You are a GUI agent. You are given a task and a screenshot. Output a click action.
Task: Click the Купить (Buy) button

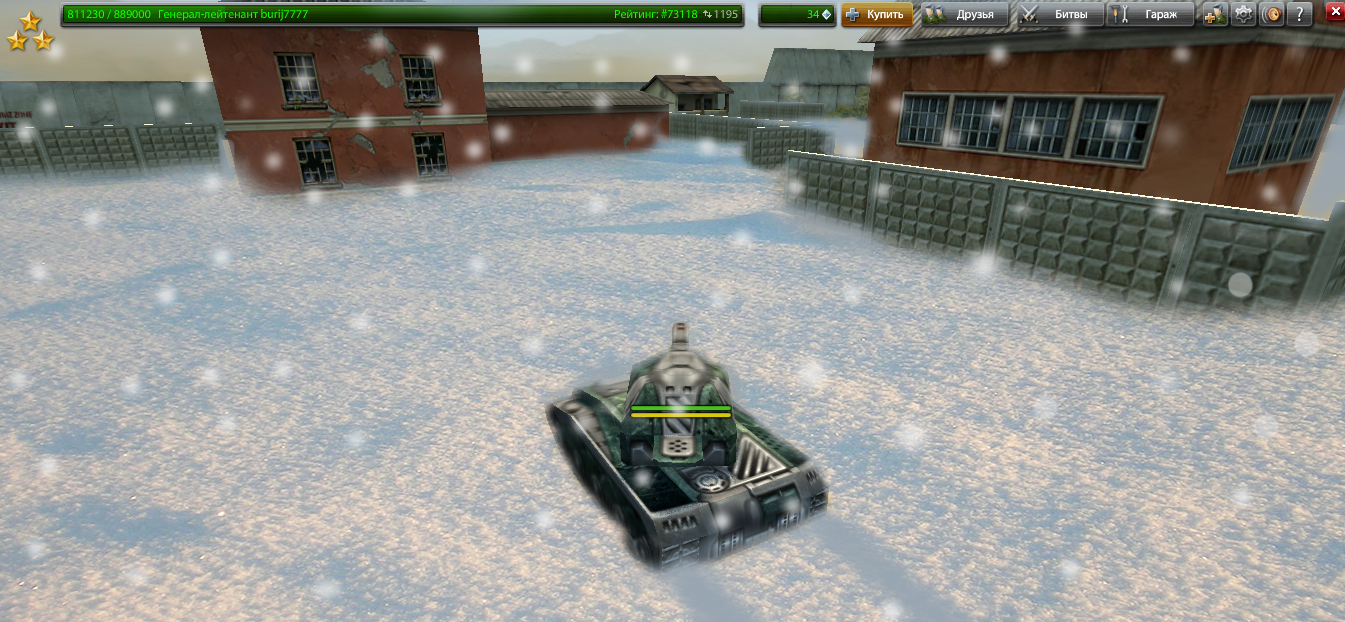877,14
